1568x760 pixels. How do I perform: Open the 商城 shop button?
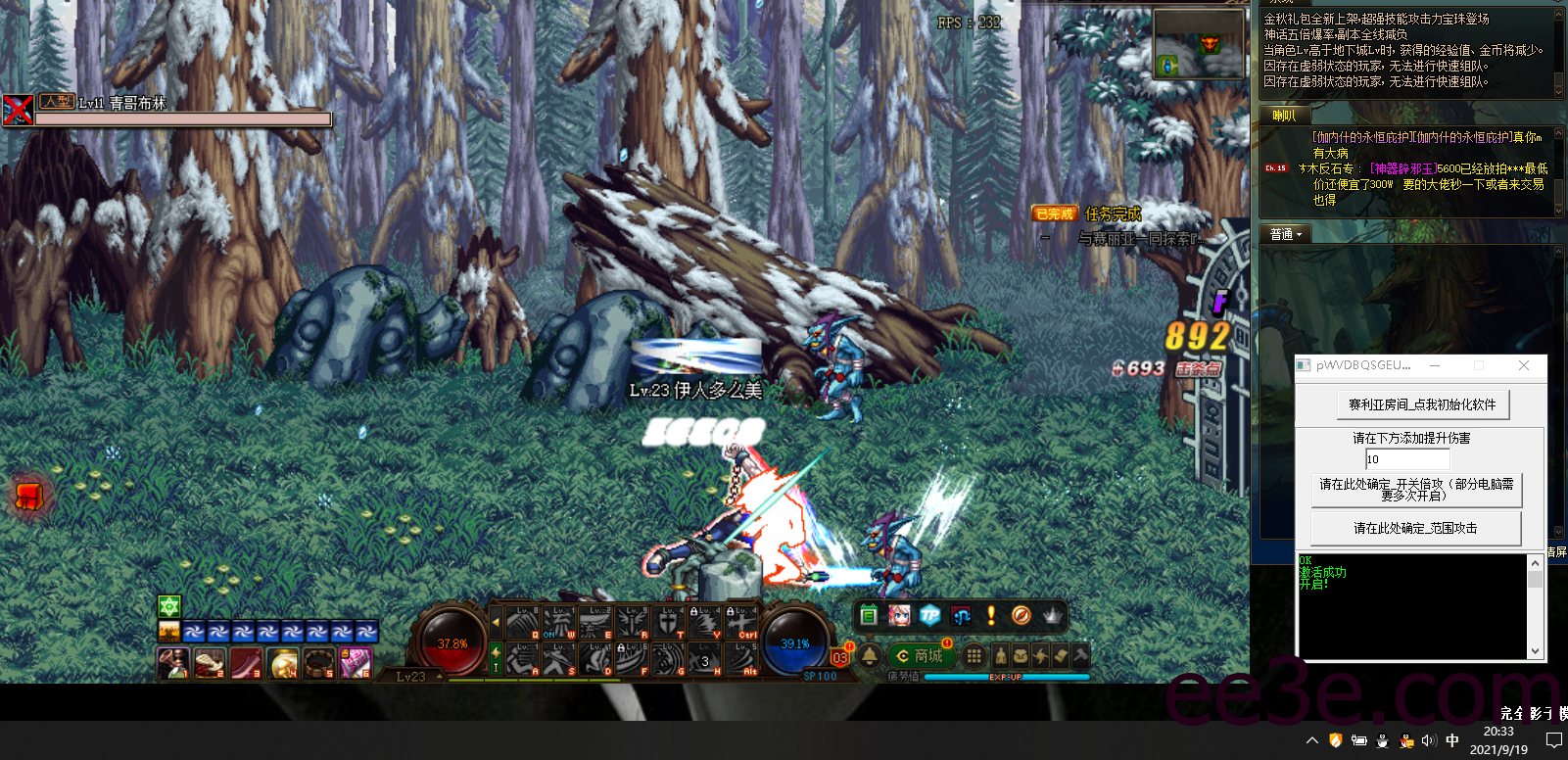pos(919,655)
